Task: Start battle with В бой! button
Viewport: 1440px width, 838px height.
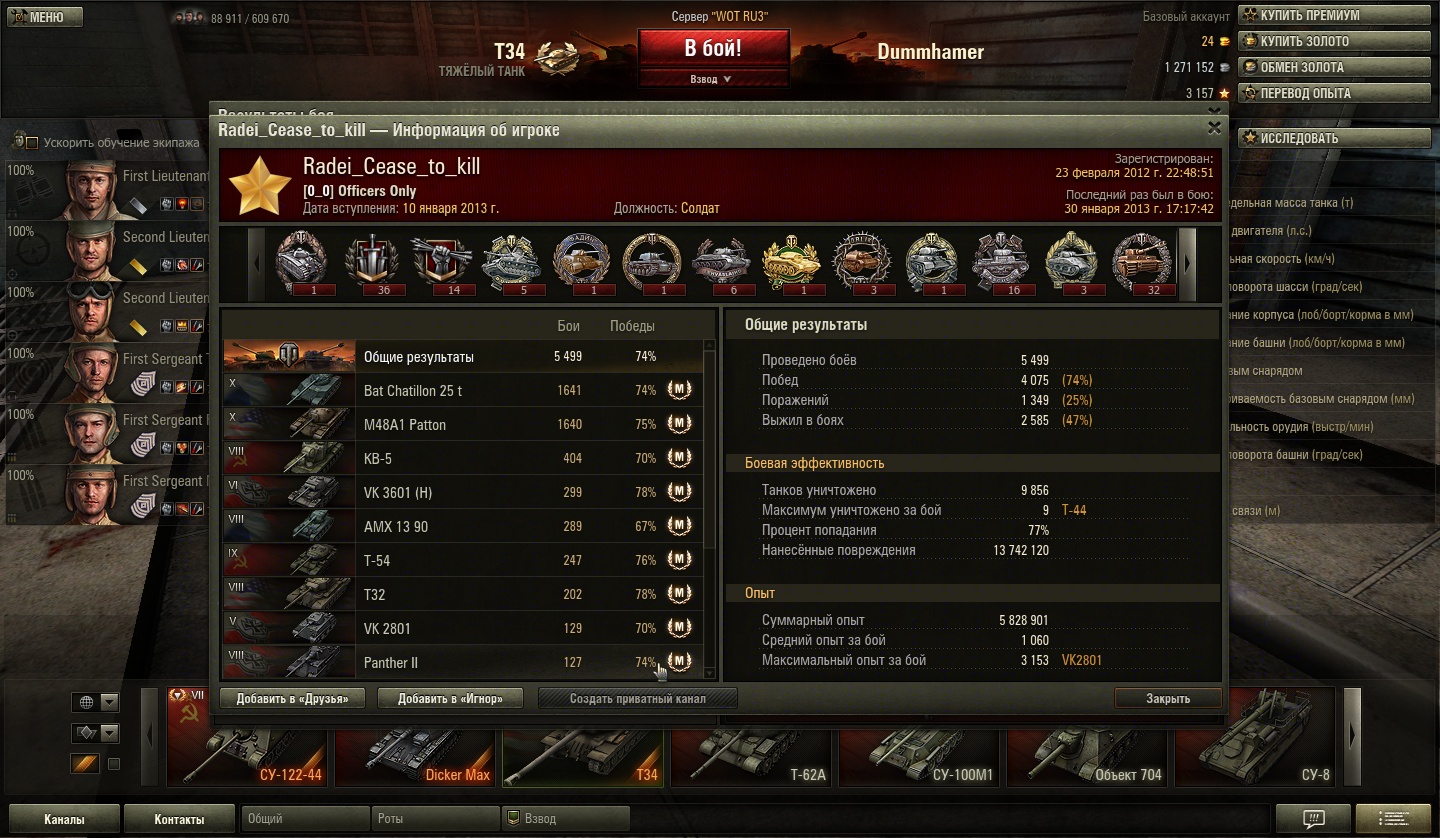Action: click(713, 49)
